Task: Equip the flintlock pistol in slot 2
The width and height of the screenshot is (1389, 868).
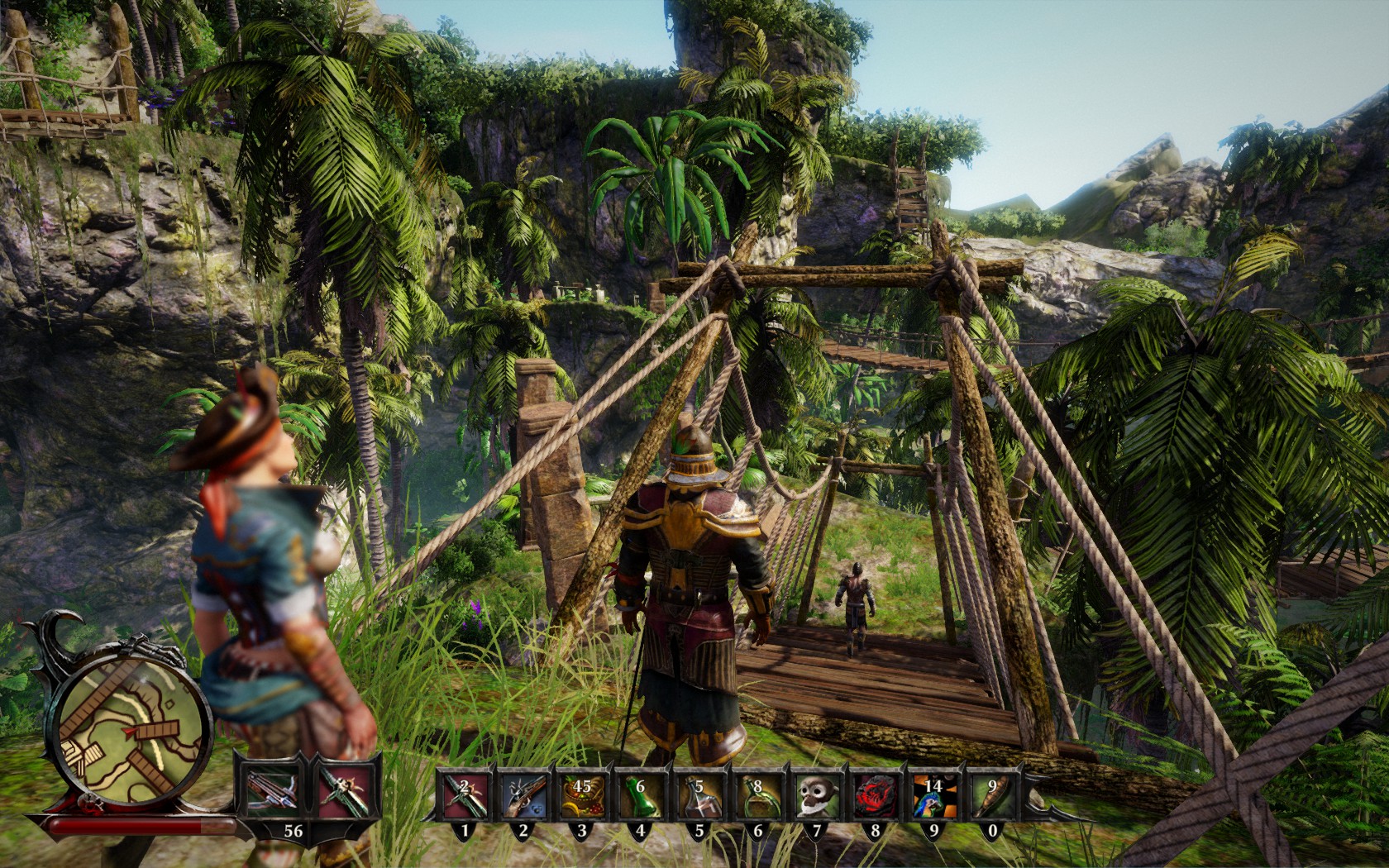Action: coord(523,797)
